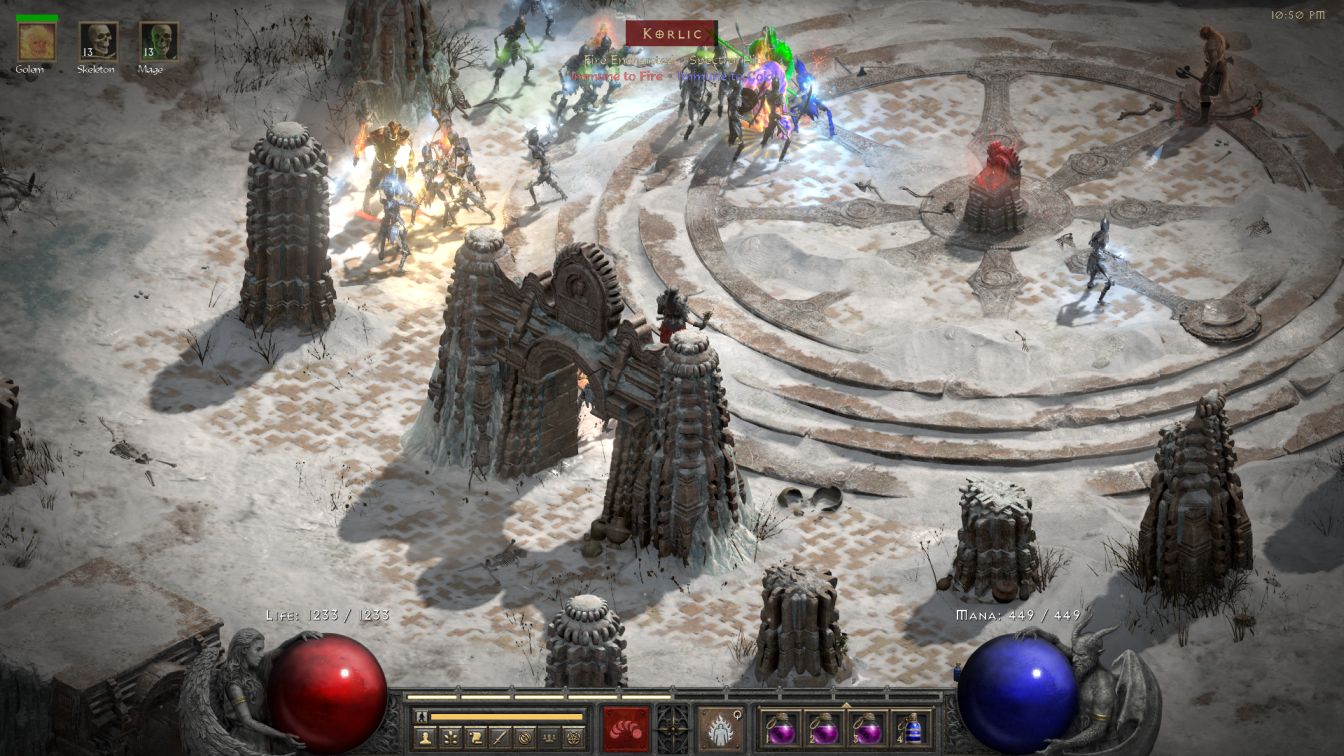Use the purple potion in belt slot 3
1344x756 pixels.
pos(867,728)
